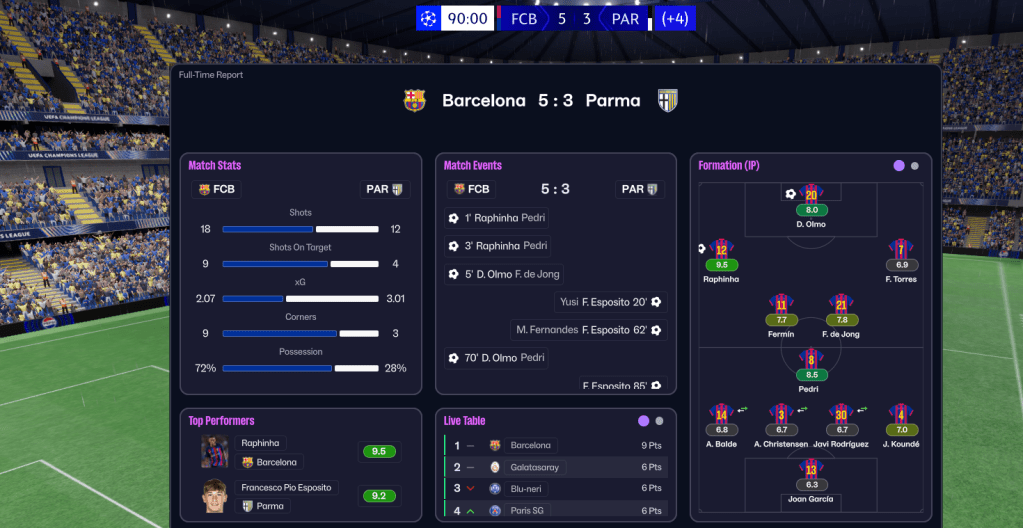Pick Pedri's number 8 shirt
The width and height of the screenshot is (1023, 528).
811,360
